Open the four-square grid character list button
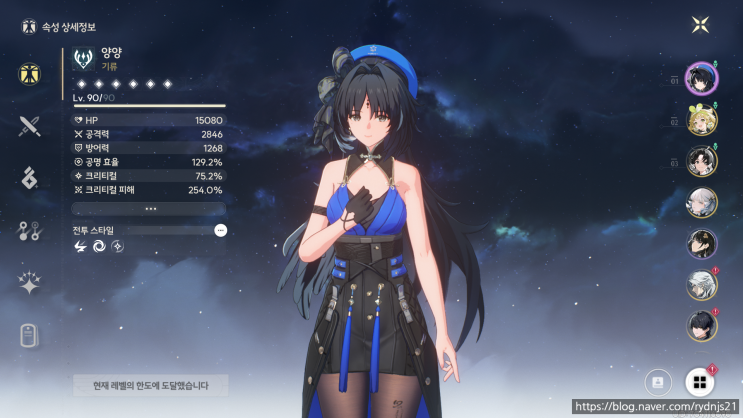 [x=699, y=382]
